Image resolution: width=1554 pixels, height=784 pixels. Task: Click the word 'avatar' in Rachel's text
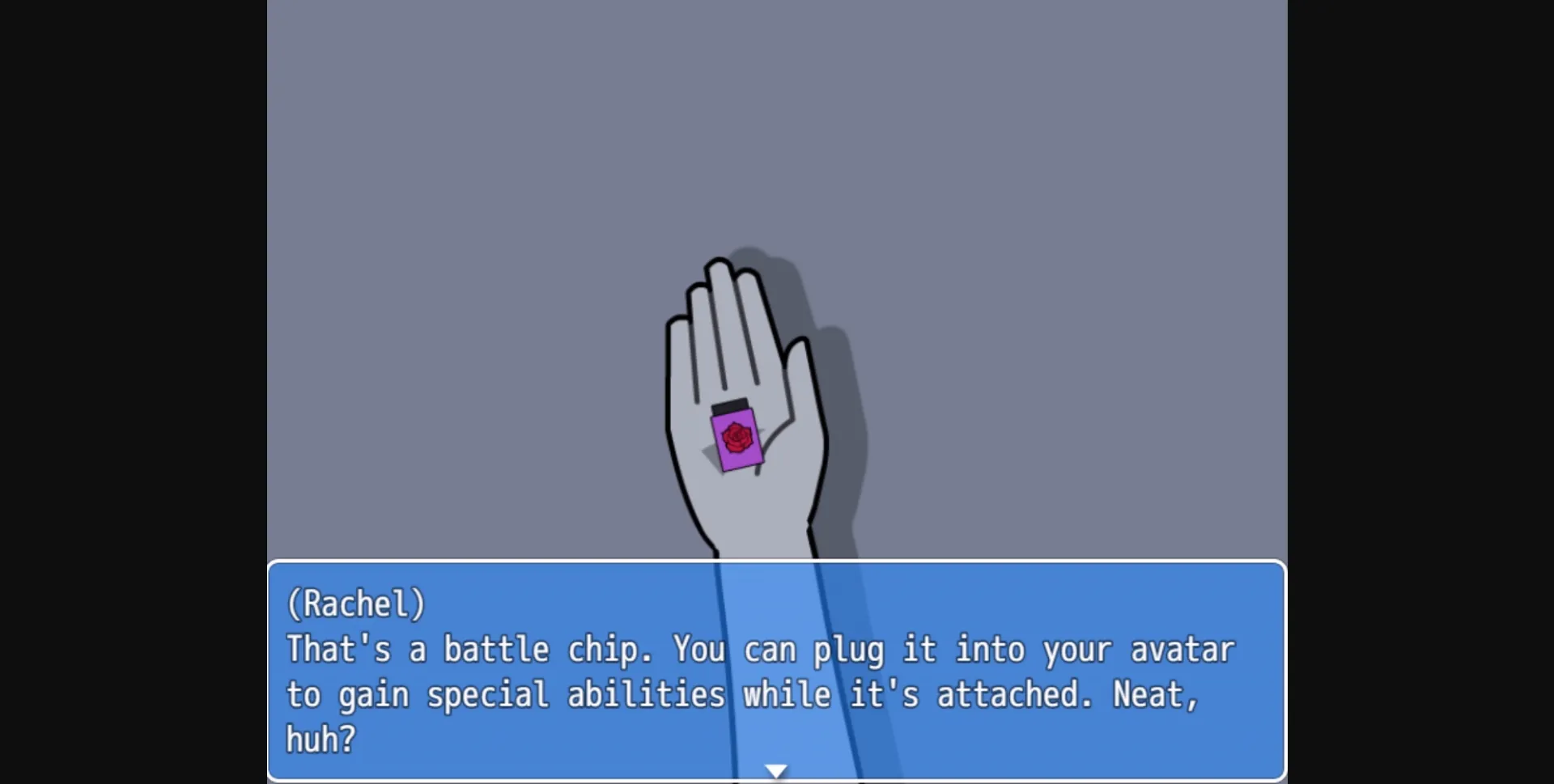pos(1183,648)
